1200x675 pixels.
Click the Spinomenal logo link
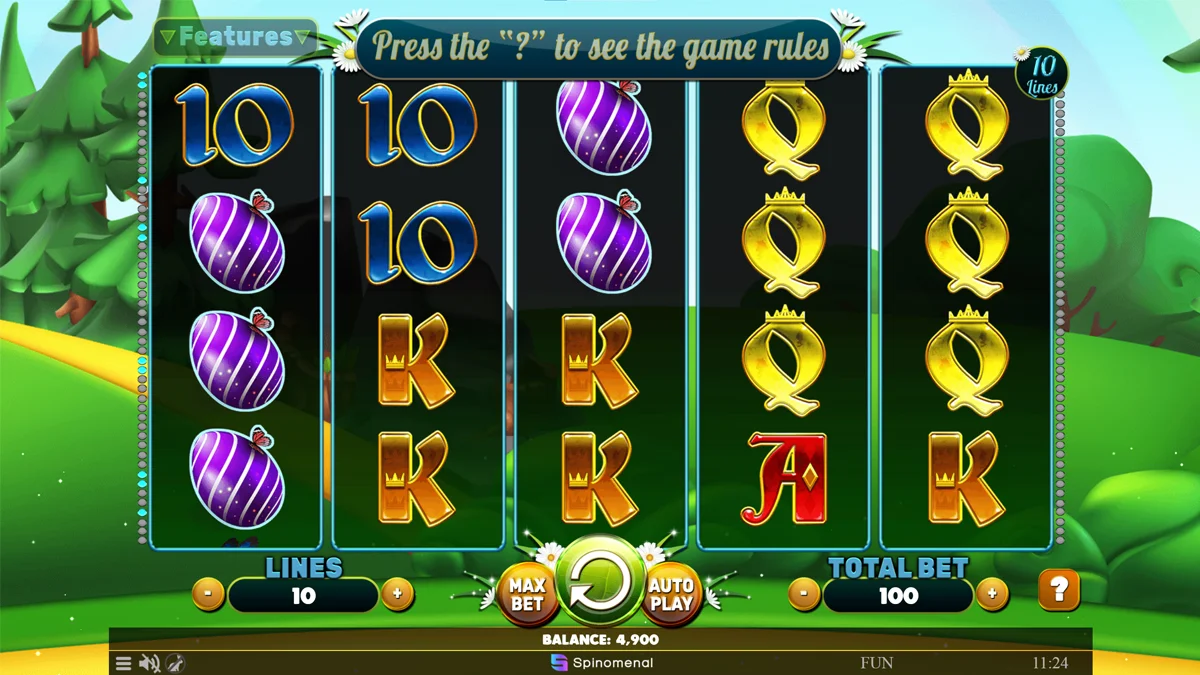(602, 663)
